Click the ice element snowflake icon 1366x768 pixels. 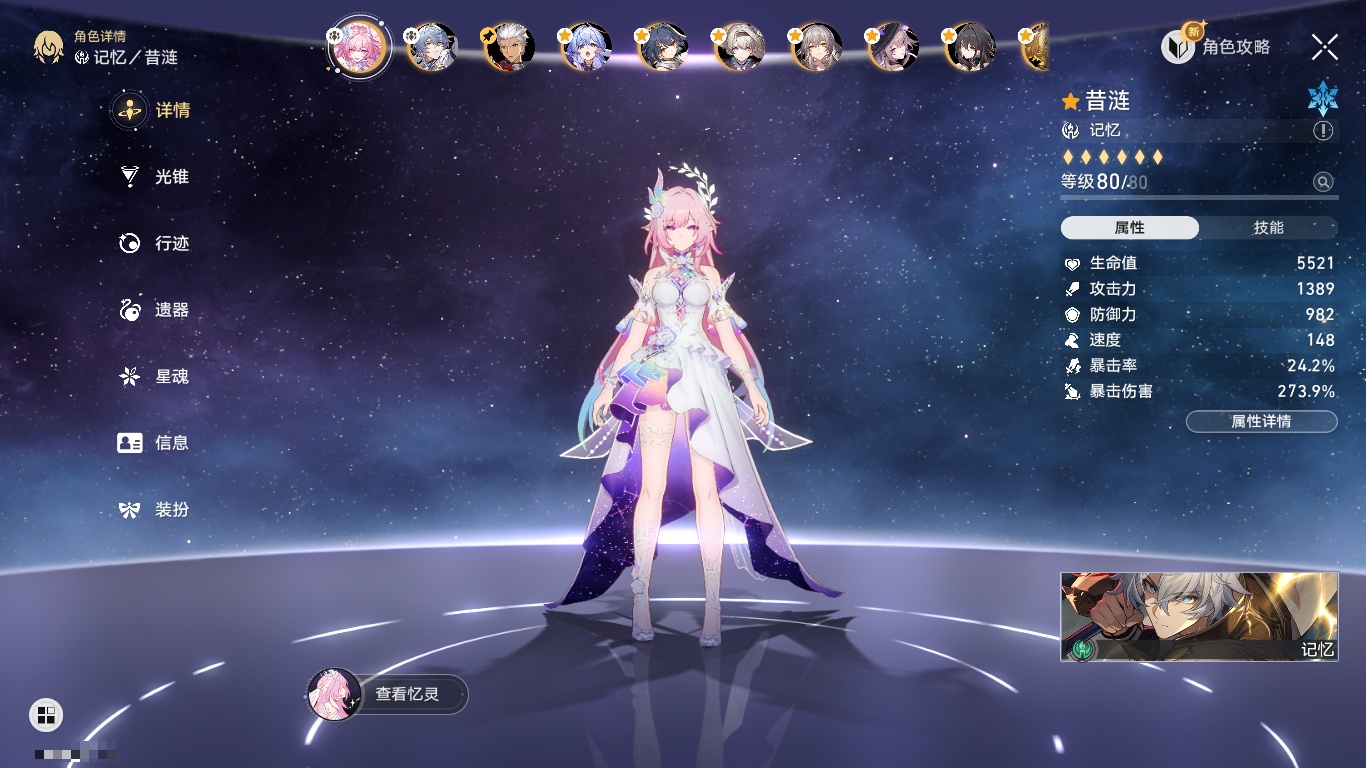coord(1322,98)
